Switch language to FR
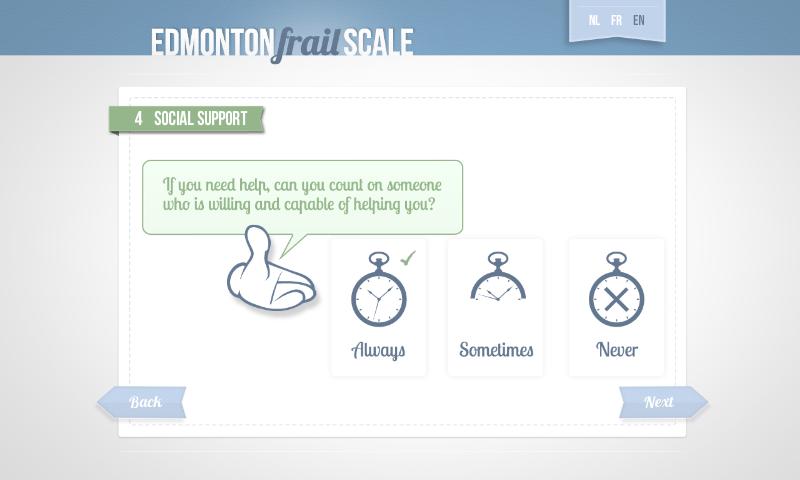The image size is (800, 480). pos(616,20)
